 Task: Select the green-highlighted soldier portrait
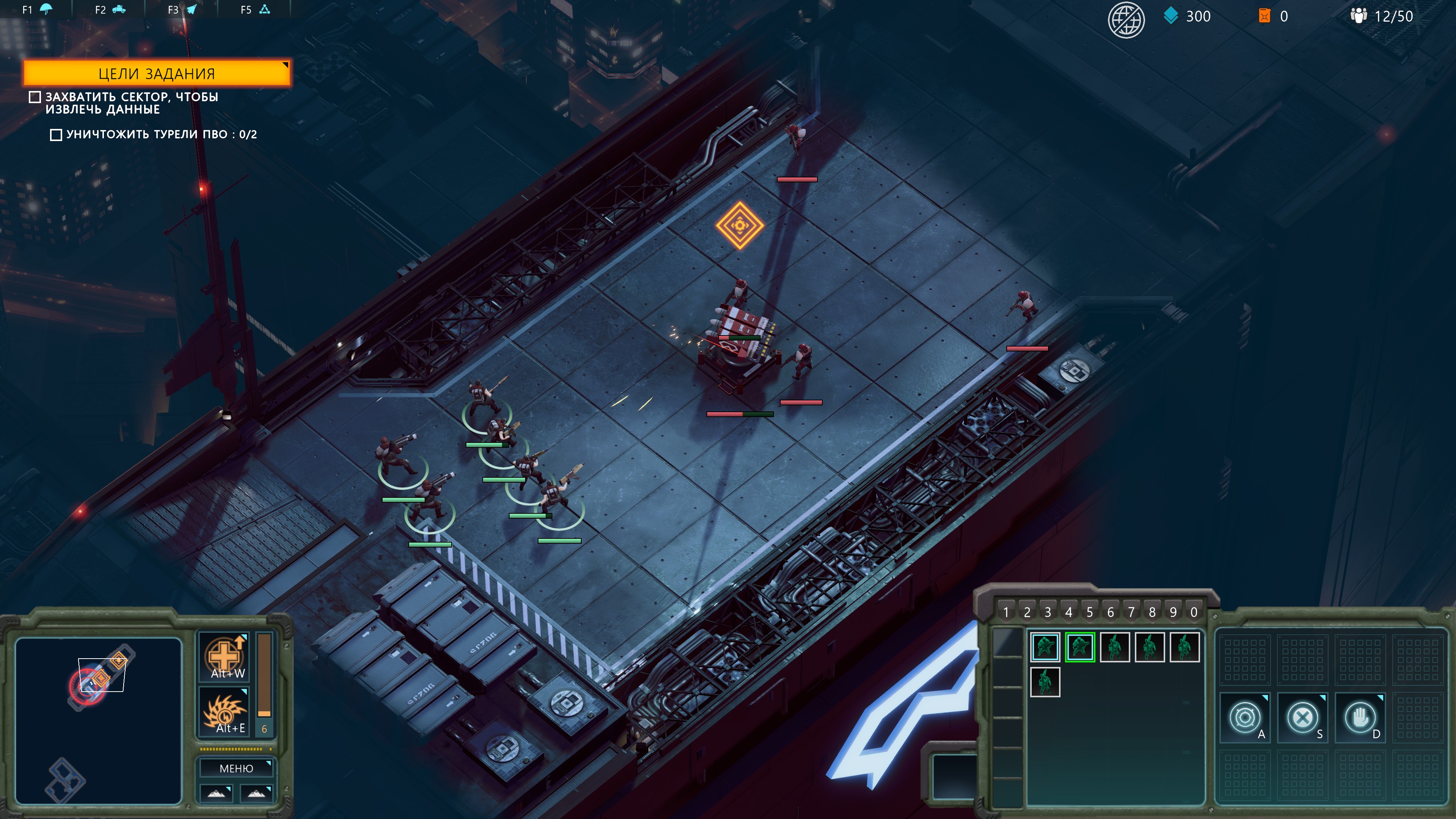point(1079,647)
